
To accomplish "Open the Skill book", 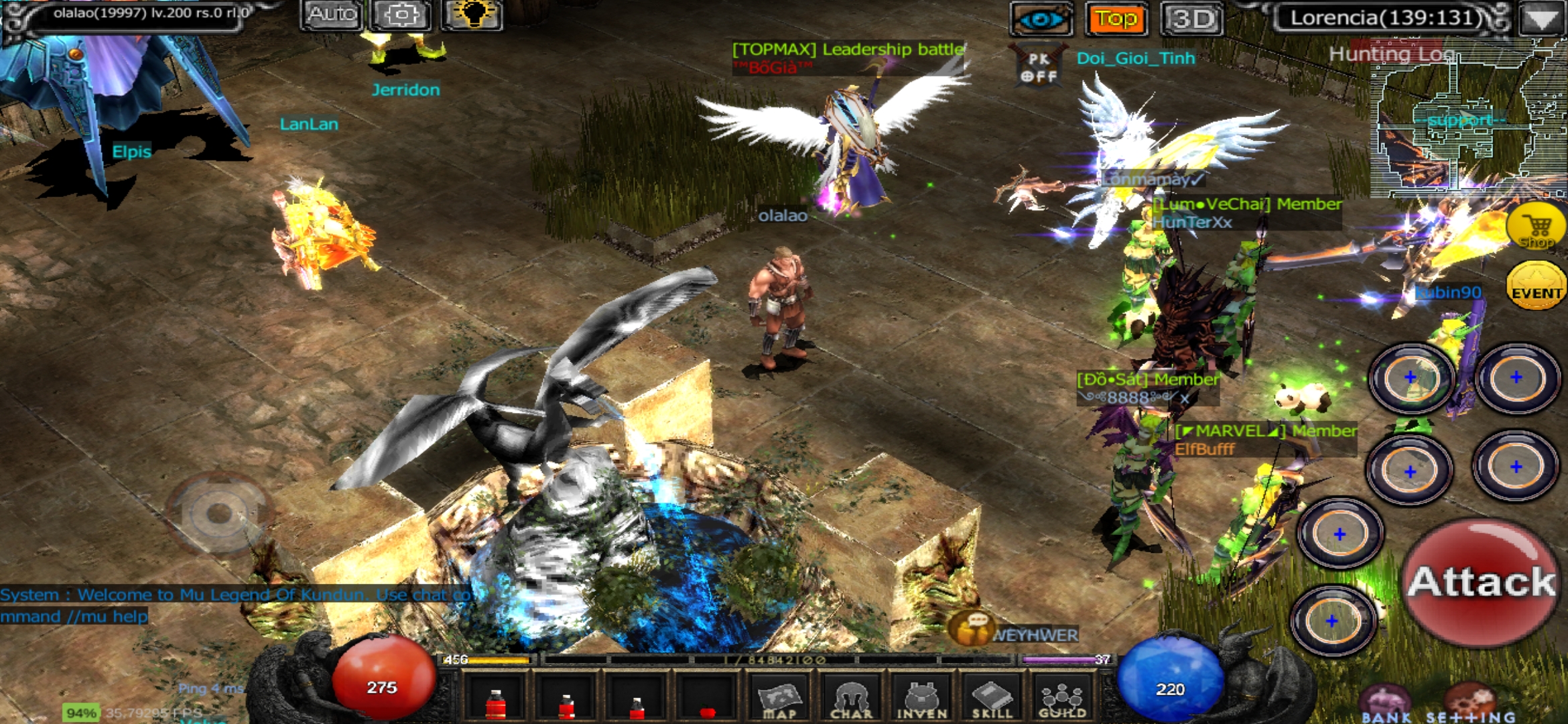I will (992, 701).
